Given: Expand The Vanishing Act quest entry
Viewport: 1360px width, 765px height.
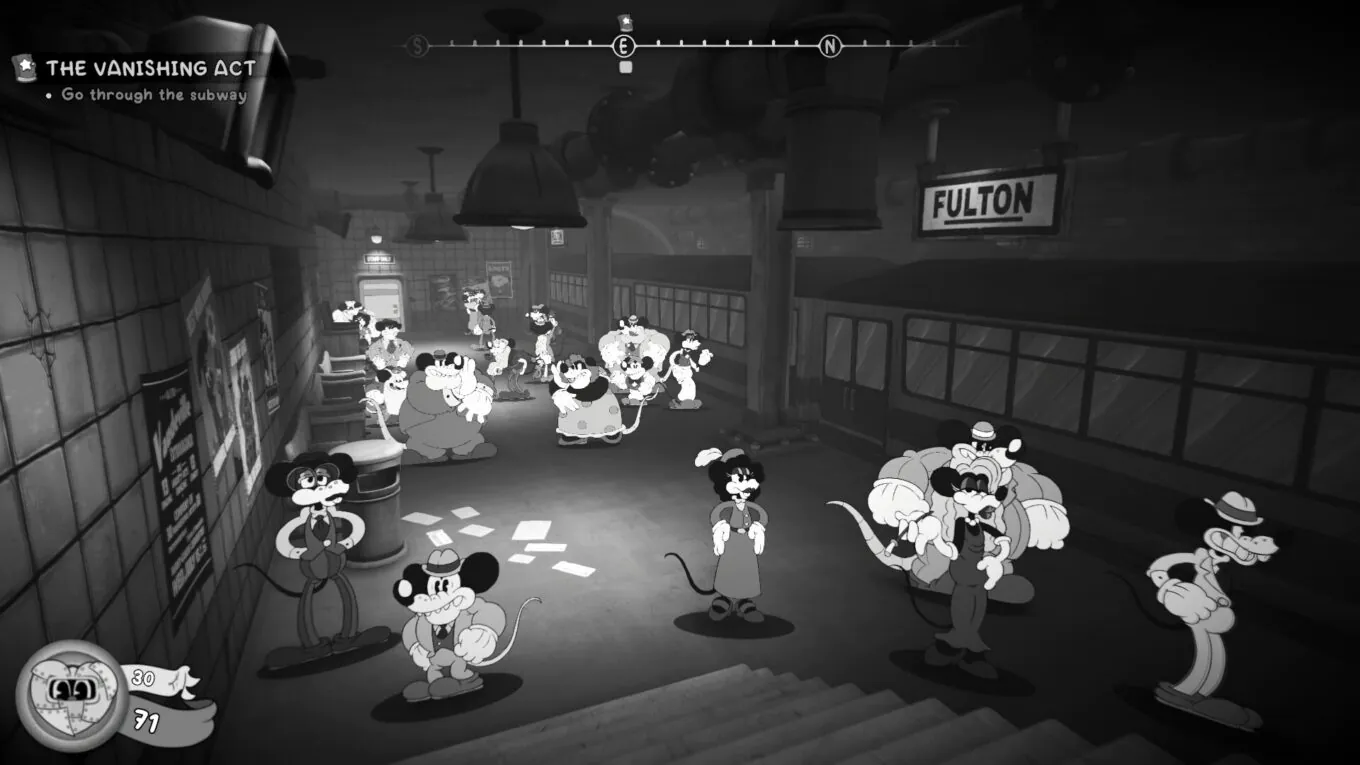Looking at the screenshot, I should [x=150, y=67].
